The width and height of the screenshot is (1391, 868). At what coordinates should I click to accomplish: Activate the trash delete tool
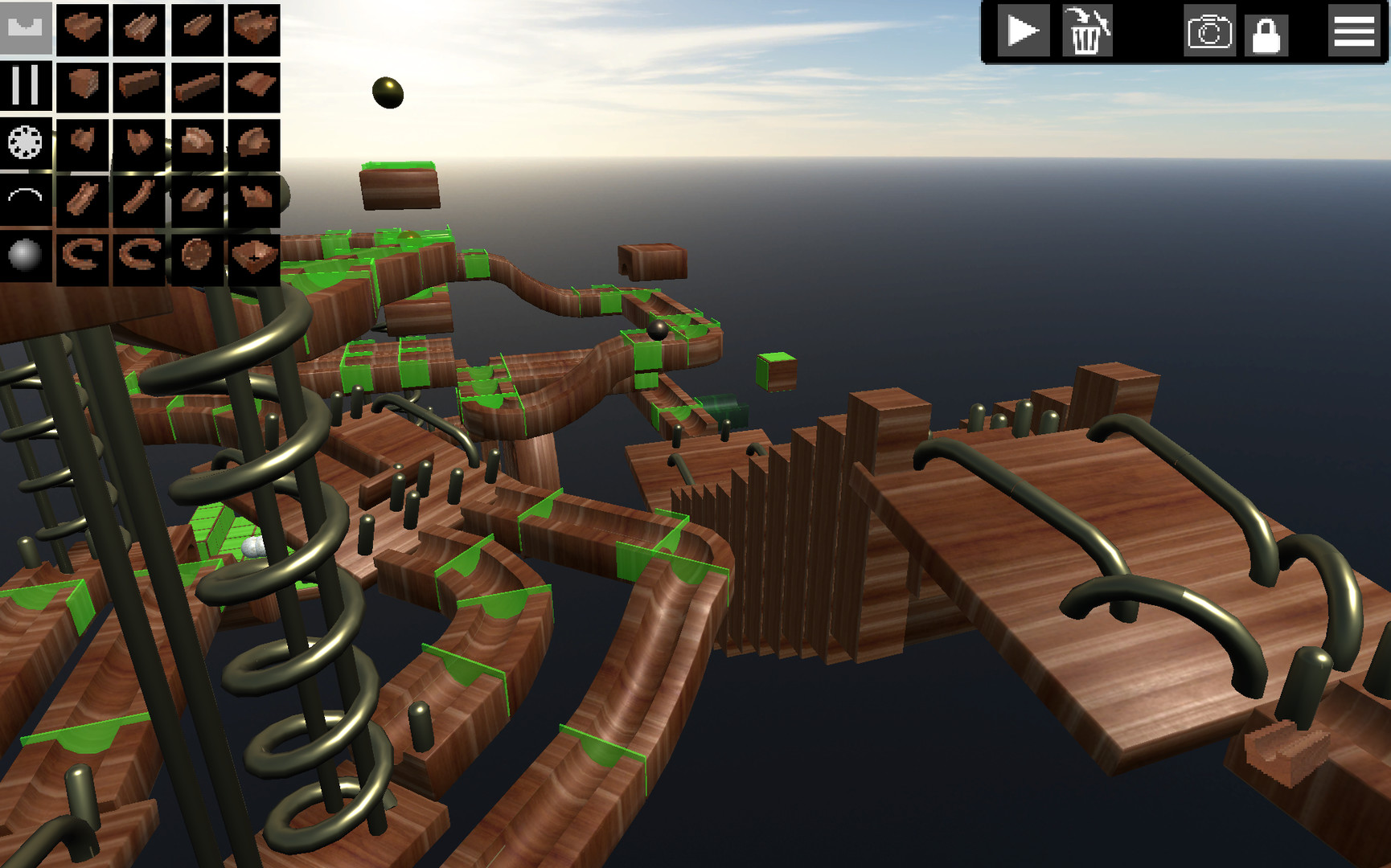[1087, 31]
